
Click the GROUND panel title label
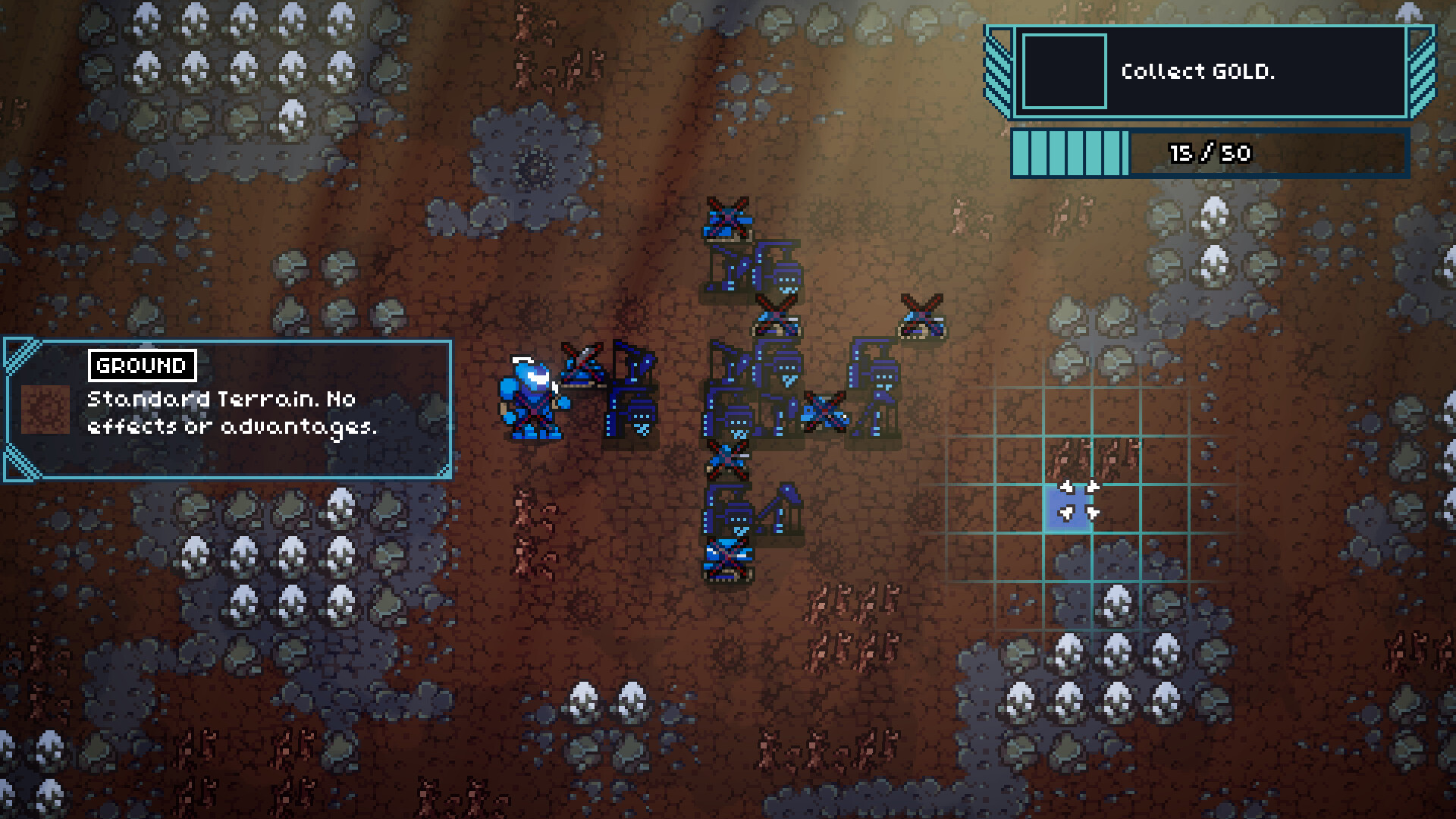click(141, 364)
